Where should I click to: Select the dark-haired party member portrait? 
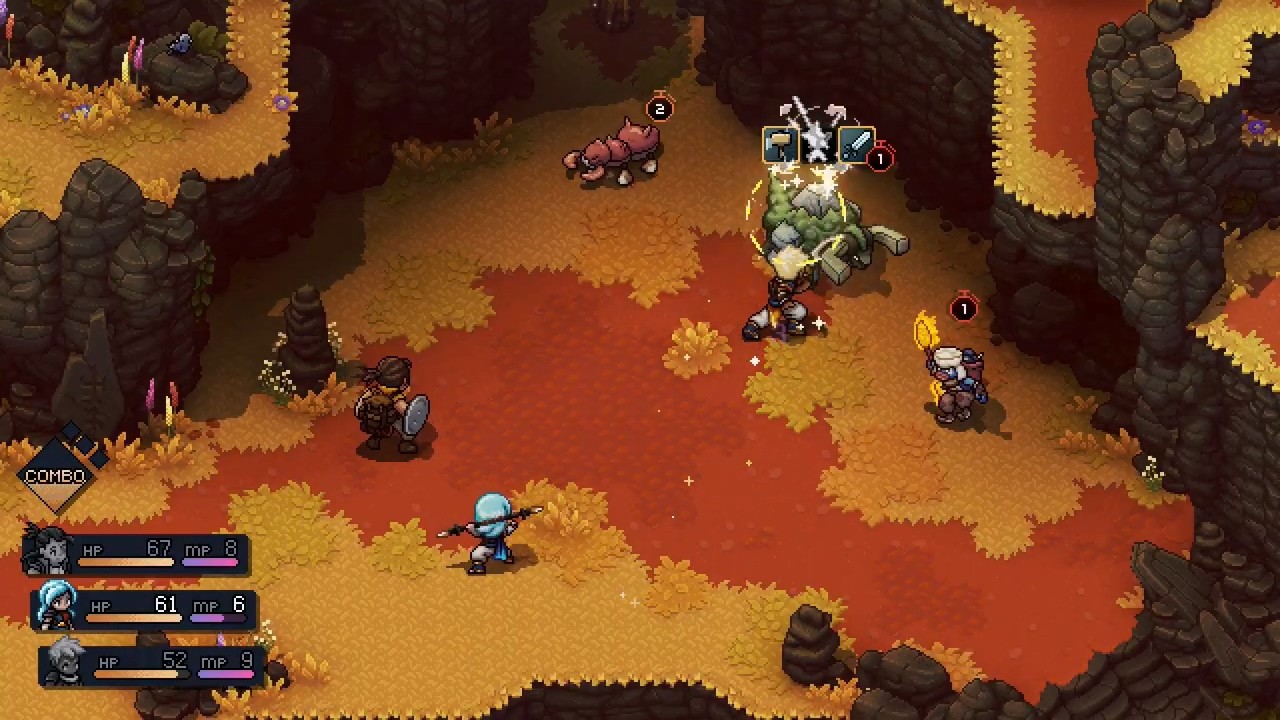[47, 548]
